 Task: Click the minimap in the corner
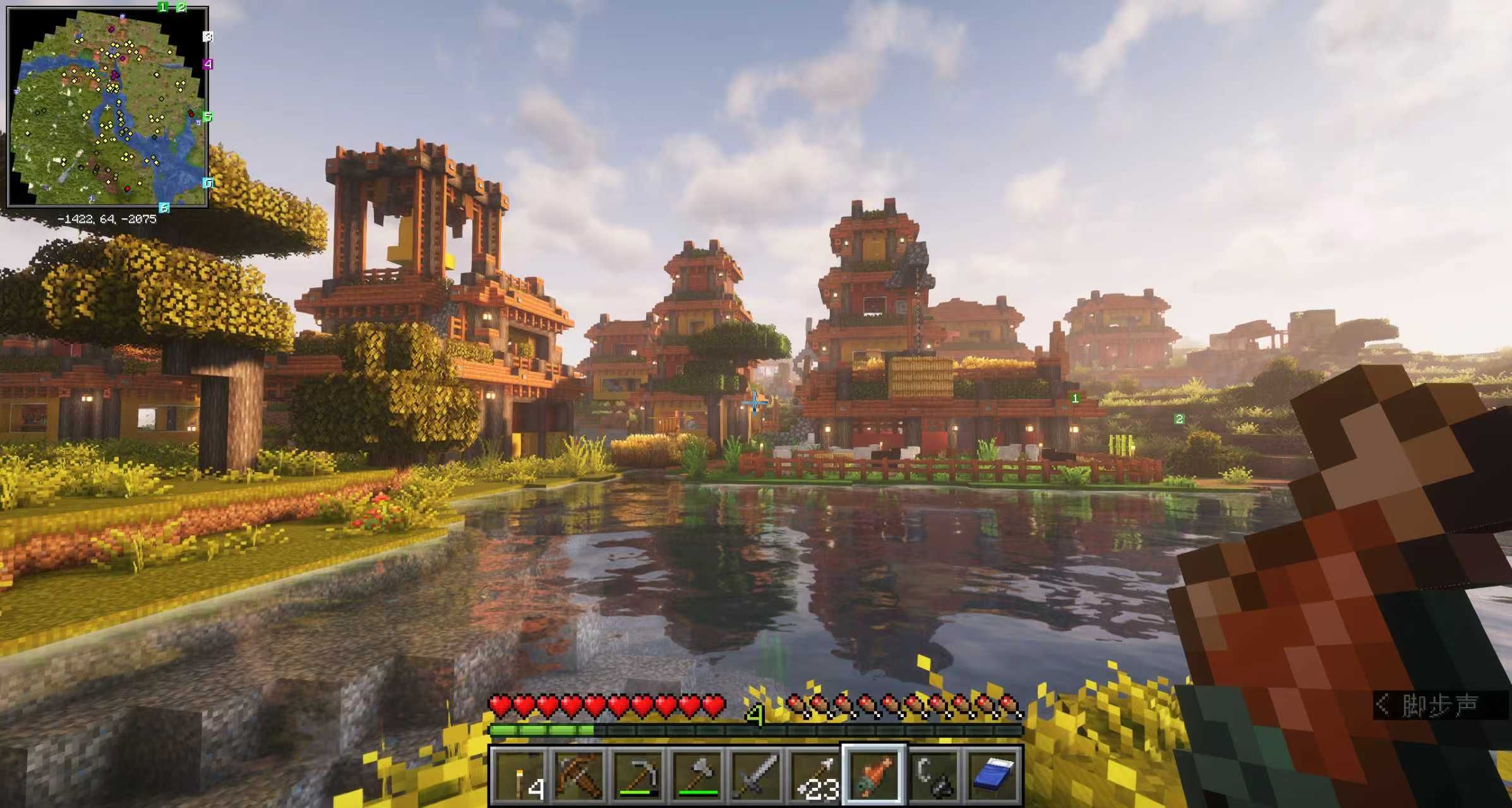(107, 107)
